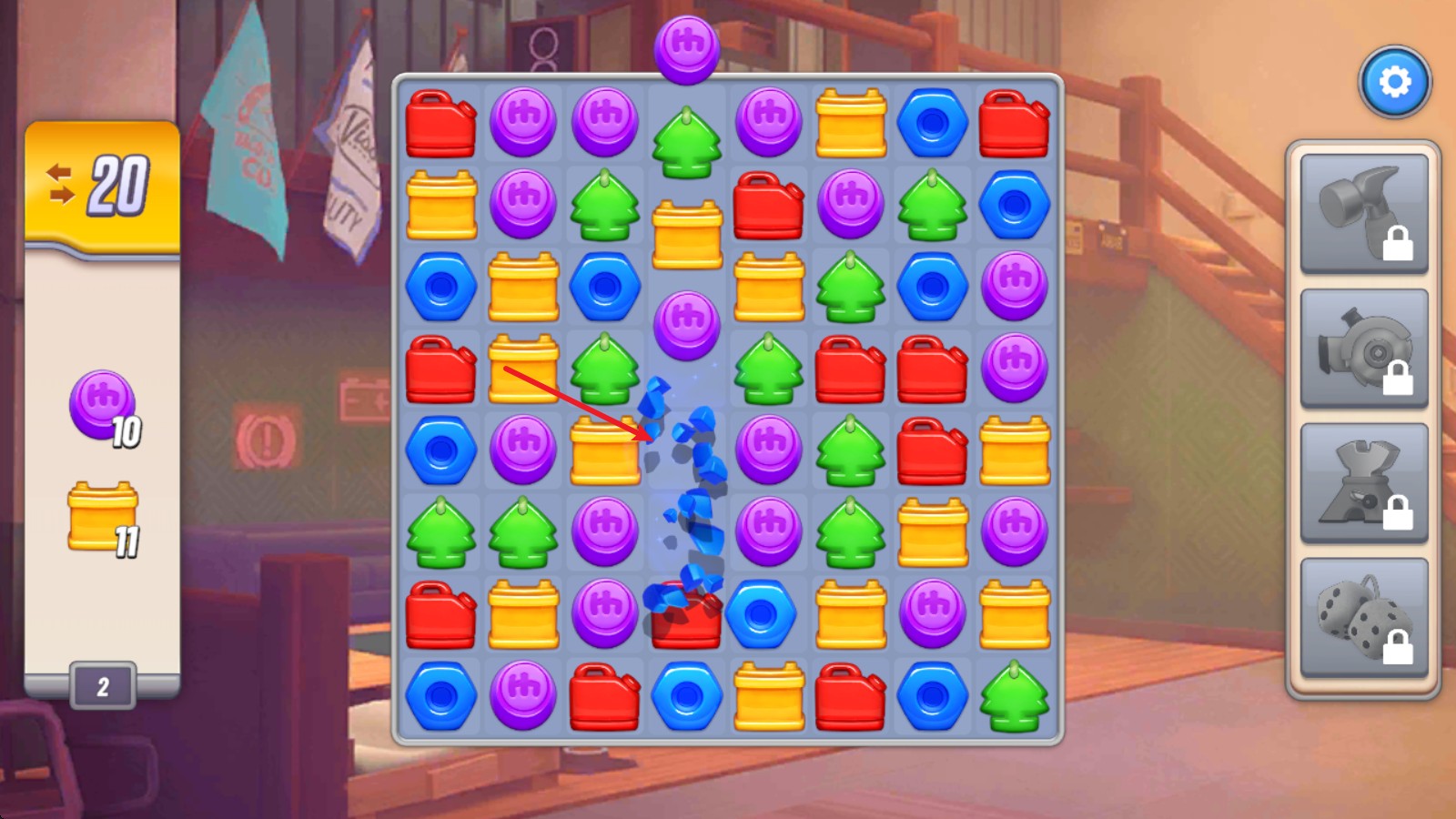
Task: Activate the locked car jack booster
Action: pyautogui.click(x=1363, y=483)
